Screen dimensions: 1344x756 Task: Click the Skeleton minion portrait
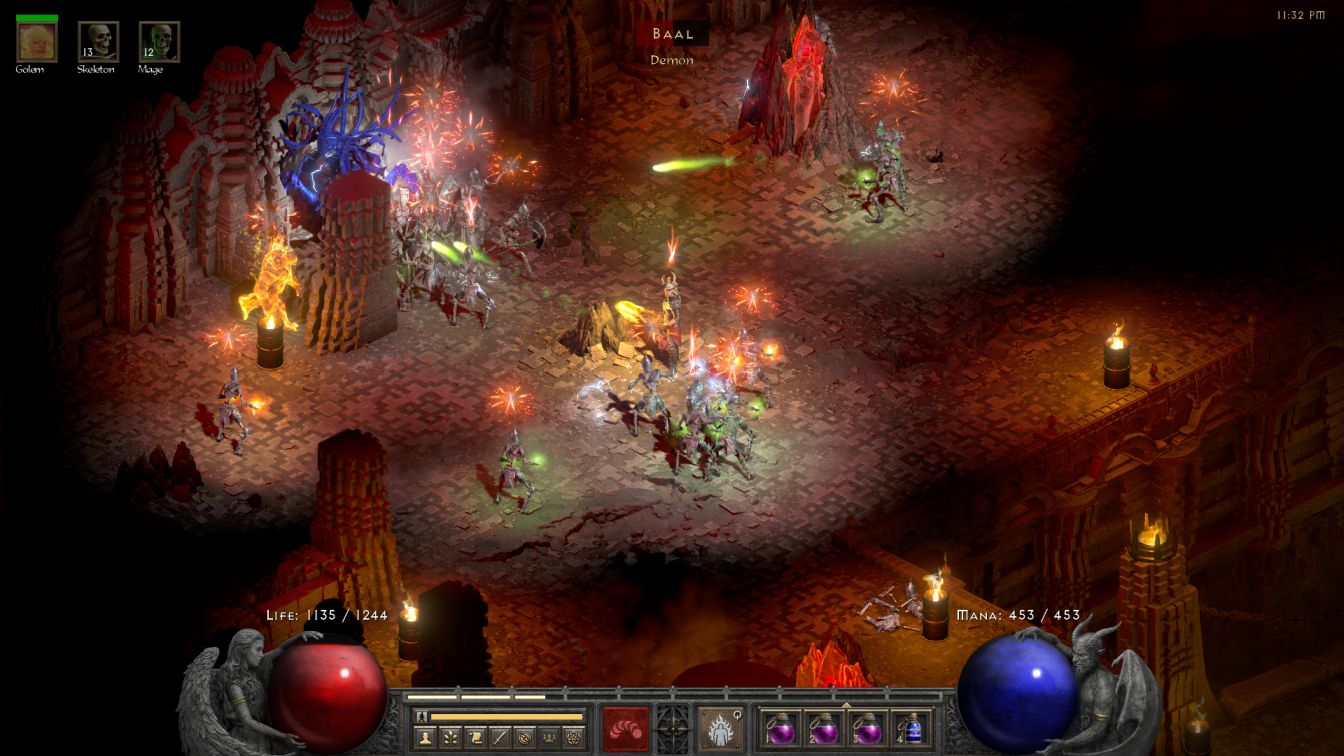(98, 41)
